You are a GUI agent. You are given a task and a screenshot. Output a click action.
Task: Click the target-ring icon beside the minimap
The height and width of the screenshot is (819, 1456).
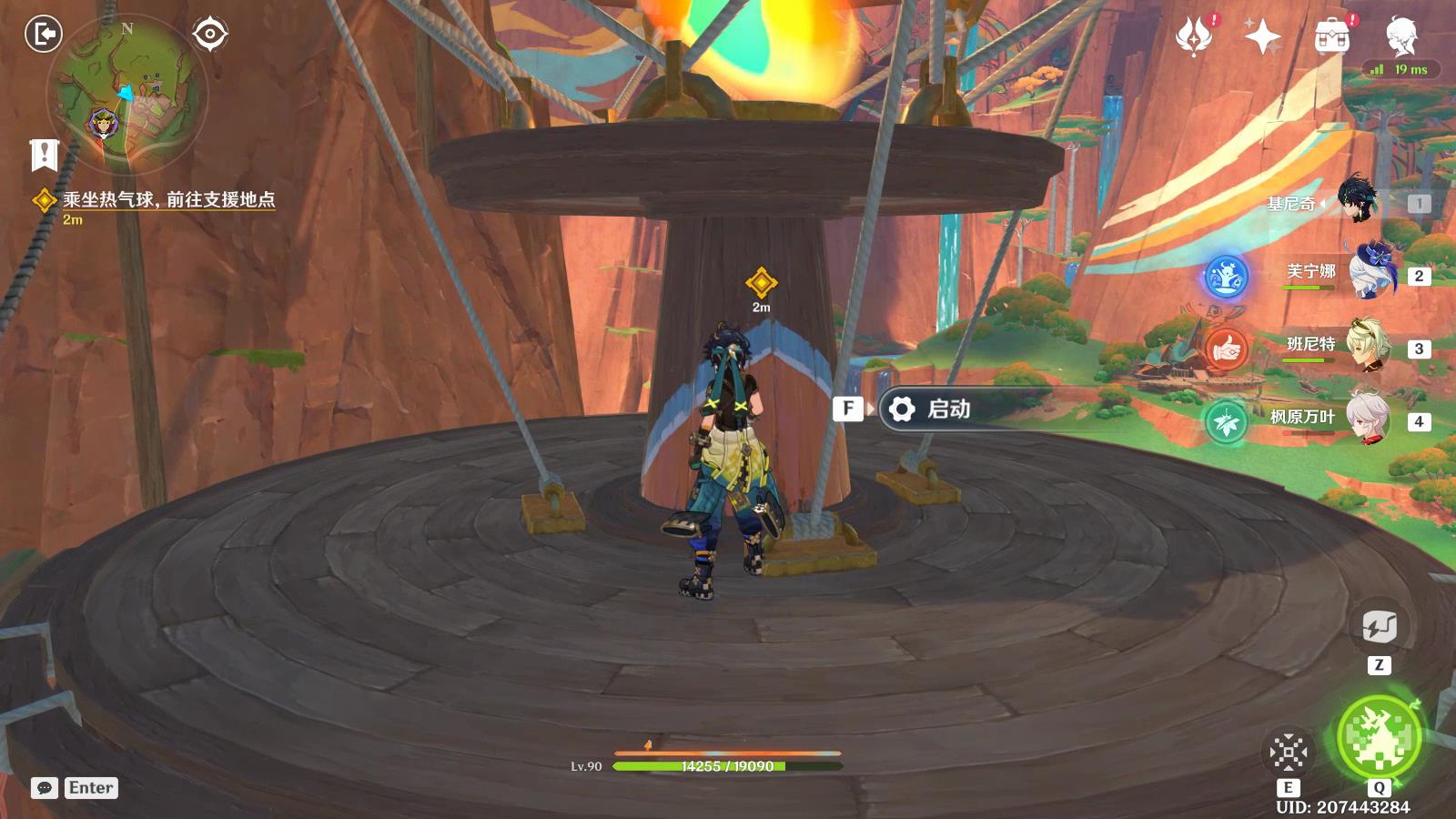[210, 35]
